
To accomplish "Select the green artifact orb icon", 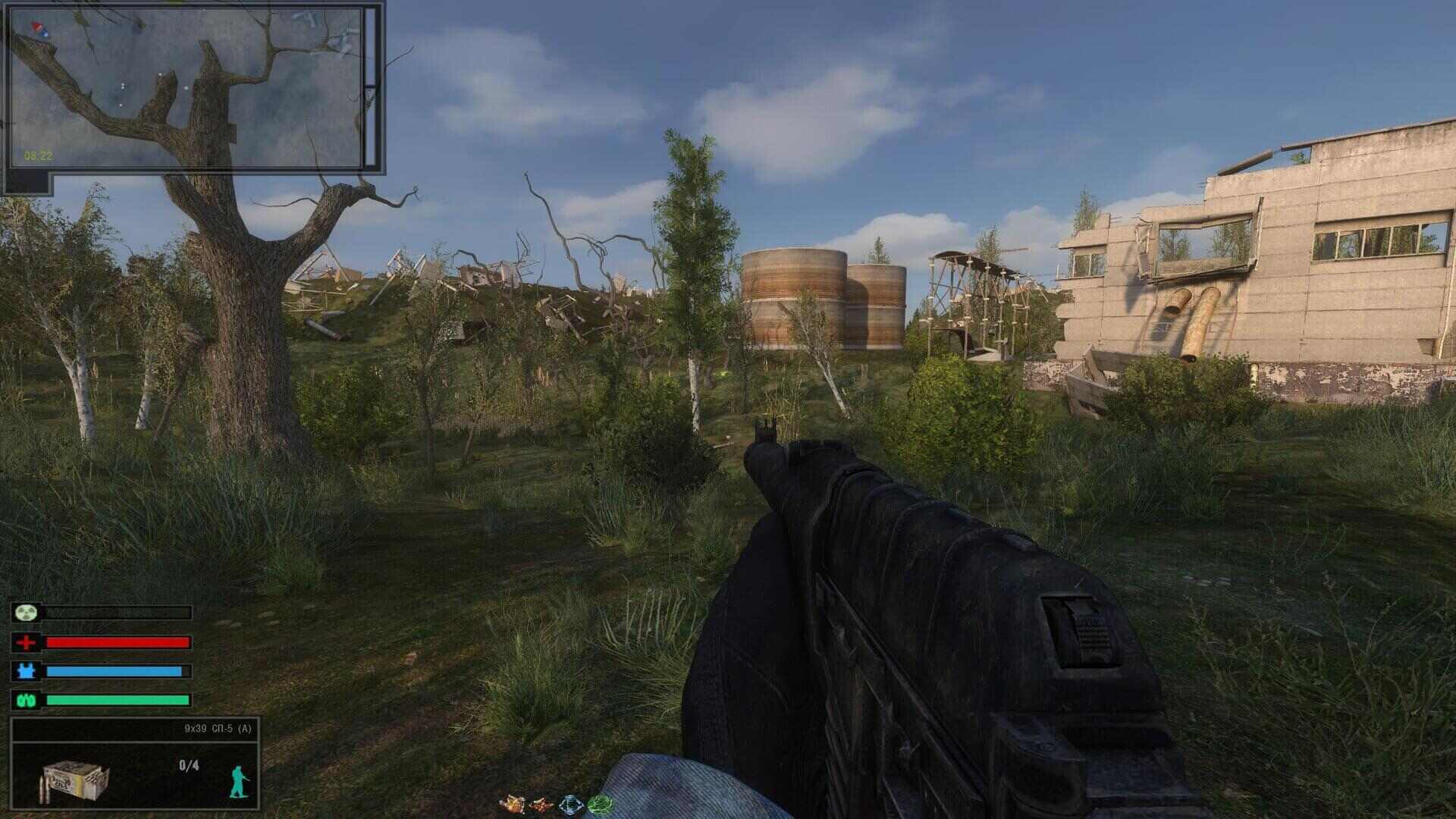I will (599, 802).
